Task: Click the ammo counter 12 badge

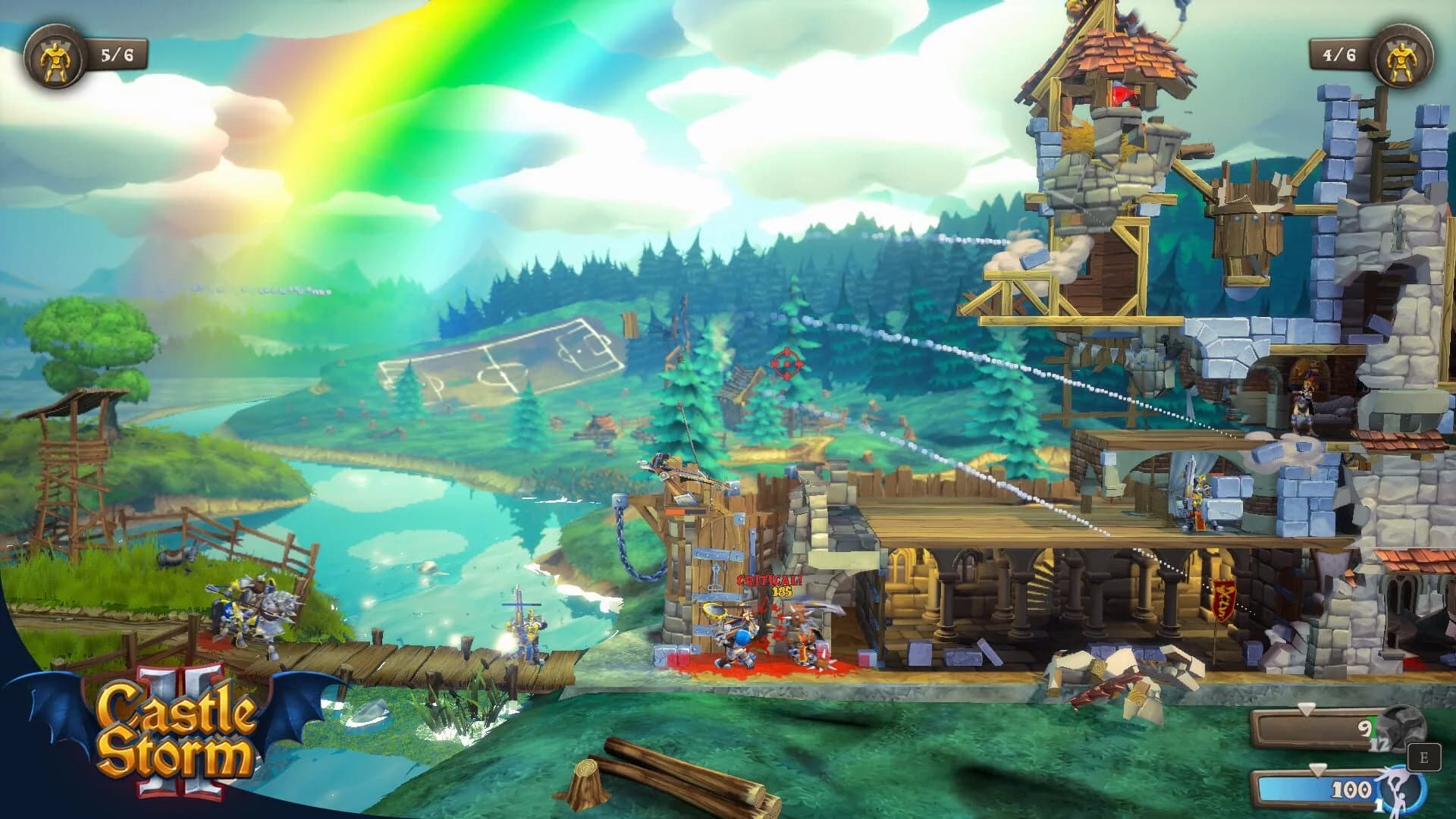Action: [x=1379, y=745]
